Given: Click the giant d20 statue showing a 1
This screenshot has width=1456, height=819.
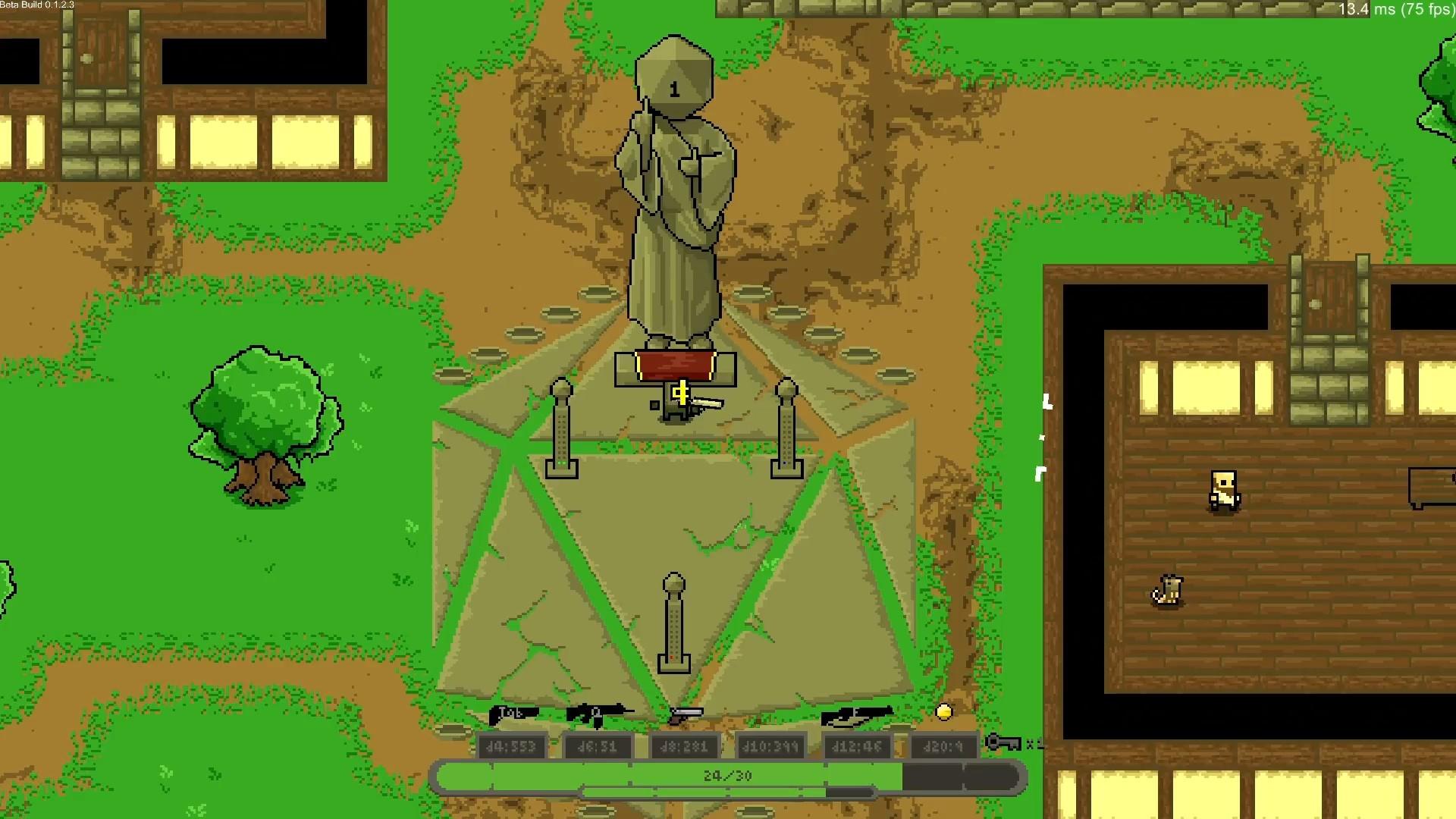Looking at the screenshot, I should pyautogui.click(x=675, y=190).
